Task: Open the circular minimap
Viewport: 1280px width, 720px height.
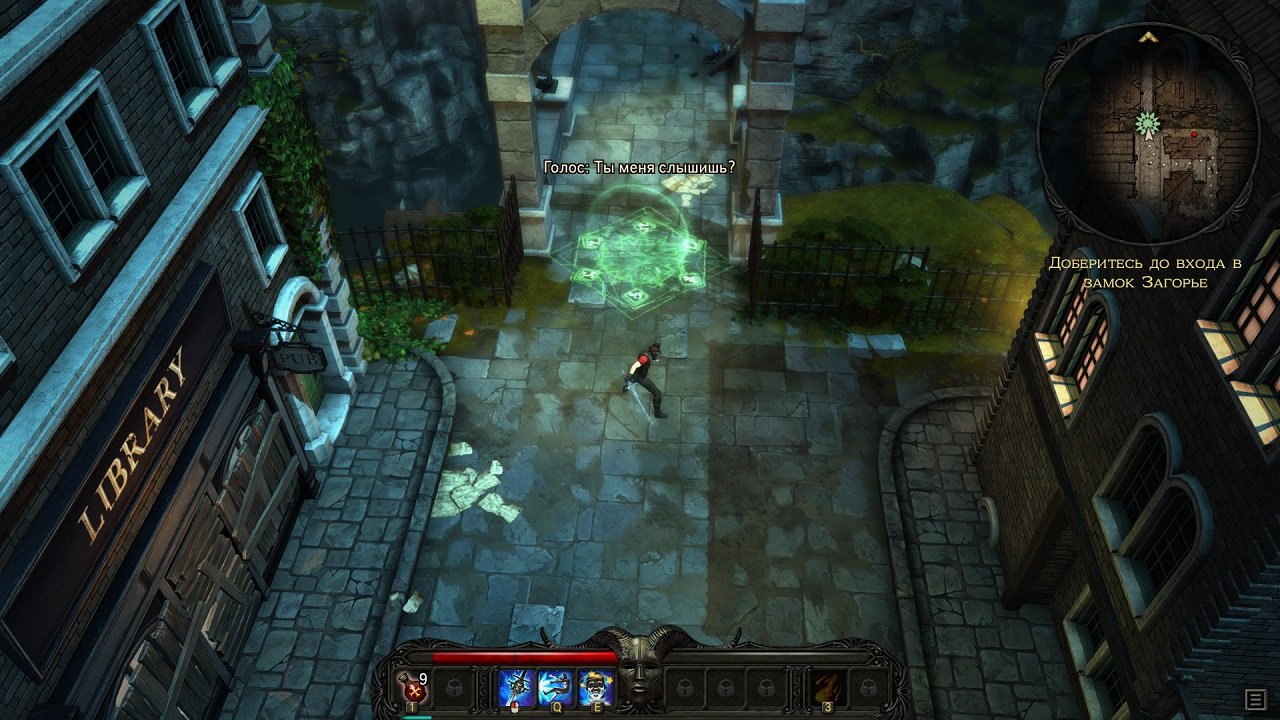Action: 1148,131
